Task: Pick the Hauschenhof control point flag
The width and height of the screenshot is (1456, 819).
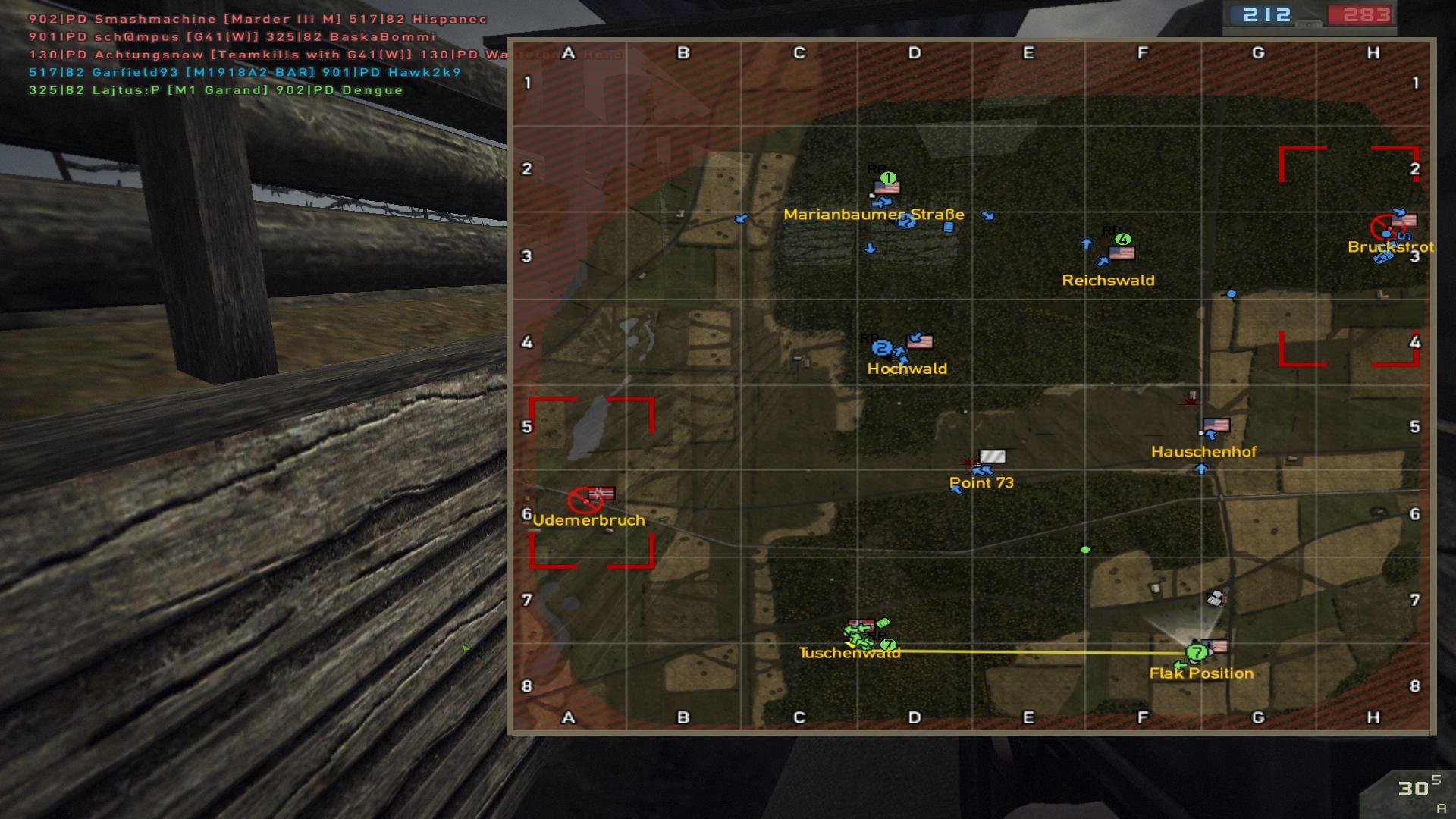Action: pyautogui.click(x=1216, y=425)
